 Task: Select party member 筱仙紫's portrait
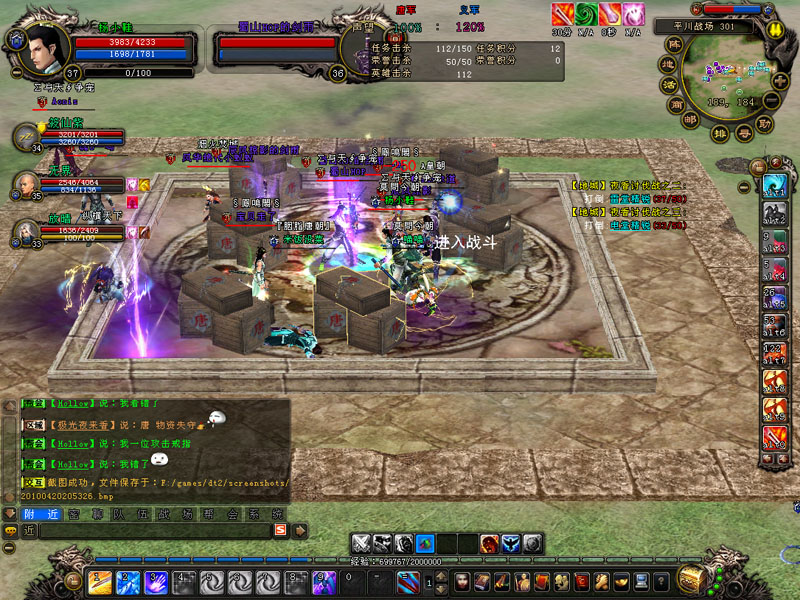(28, 137)
